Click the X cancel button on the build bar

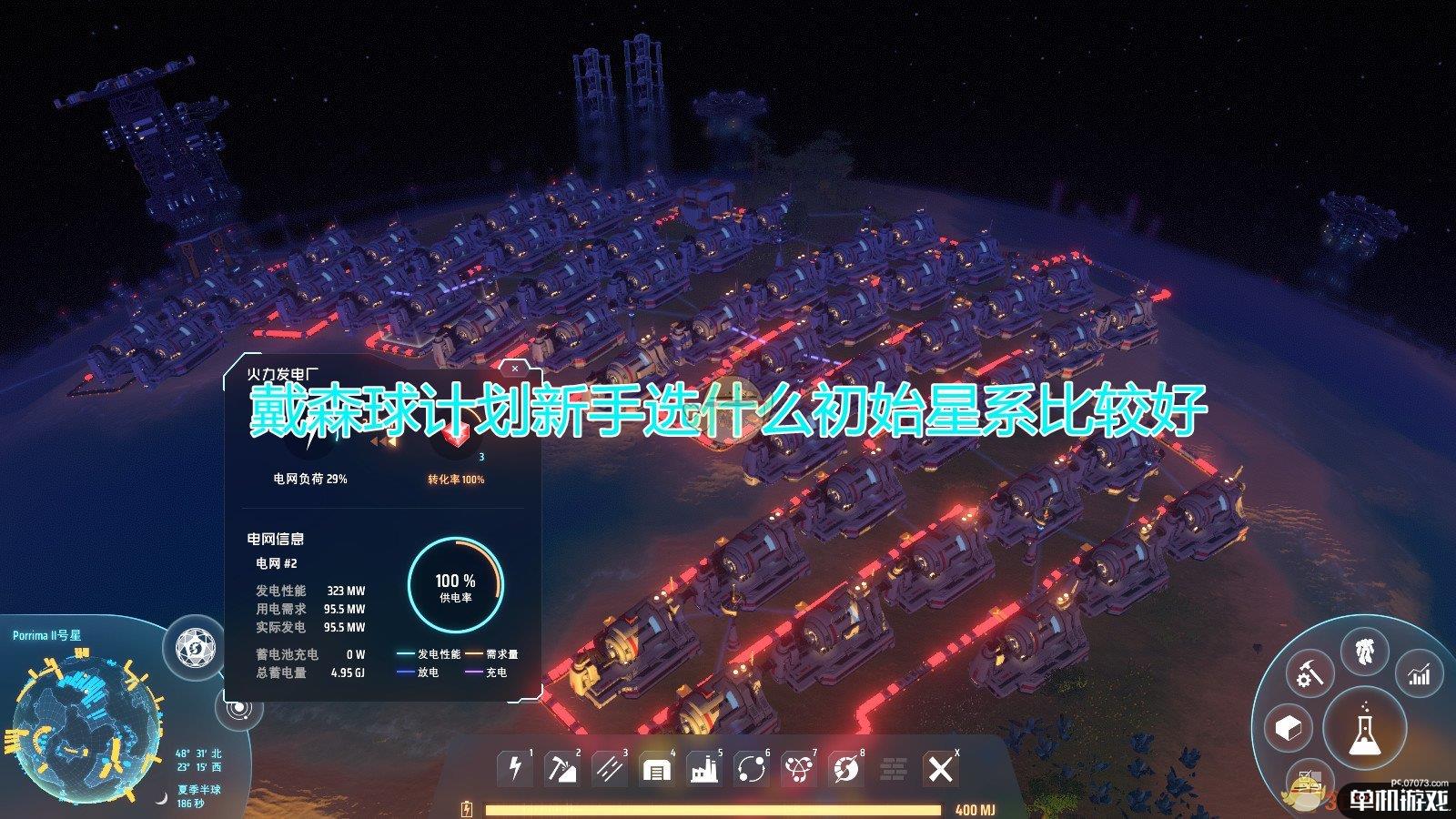tap(940, 767)
